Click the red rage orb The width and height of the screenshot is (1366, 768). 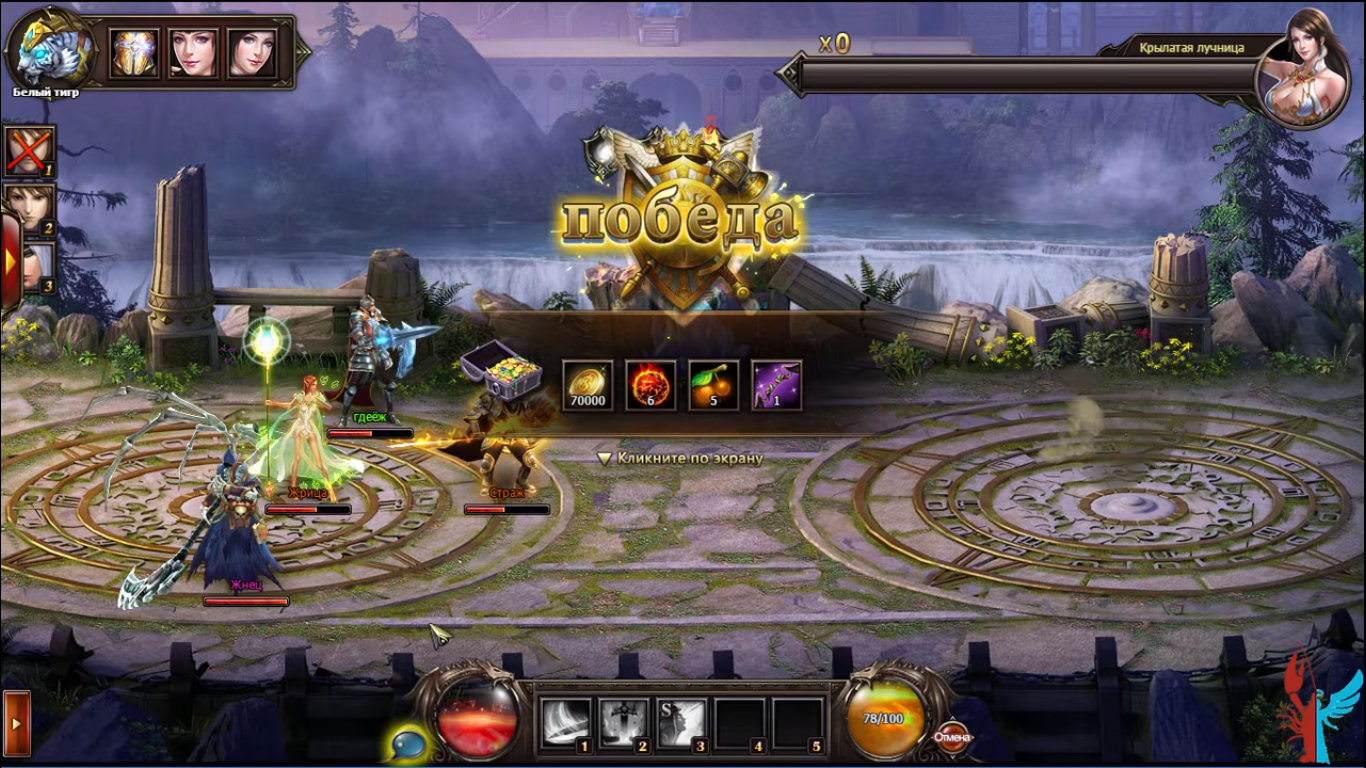click(478, 720)
